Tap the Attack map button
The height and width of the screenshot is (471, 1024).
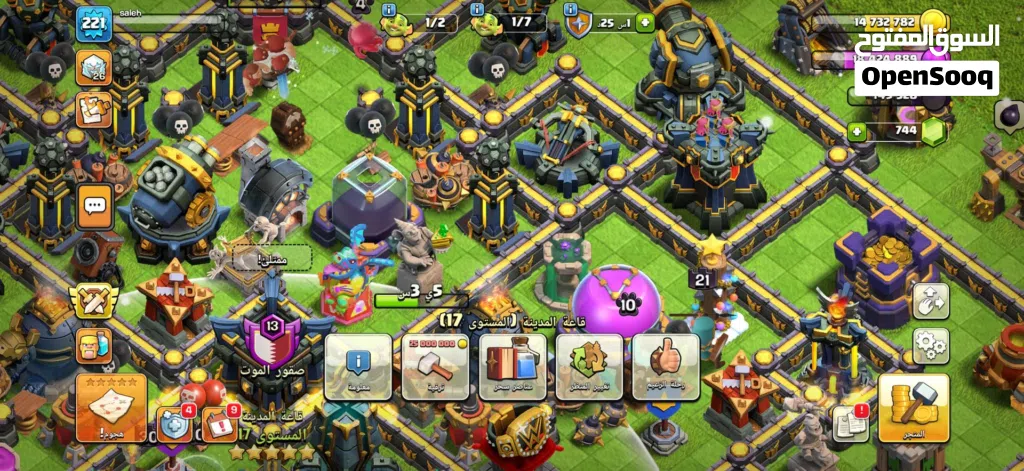(x=110, y=406)
